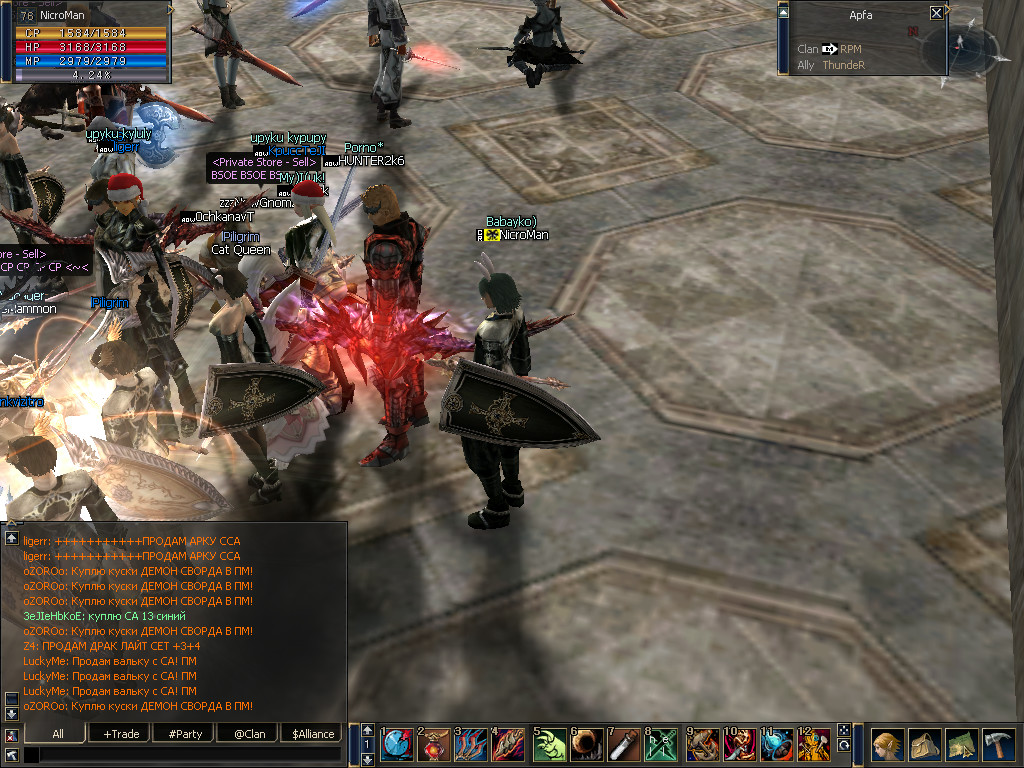Switch to the All chat tab

(x=58, y=733)
